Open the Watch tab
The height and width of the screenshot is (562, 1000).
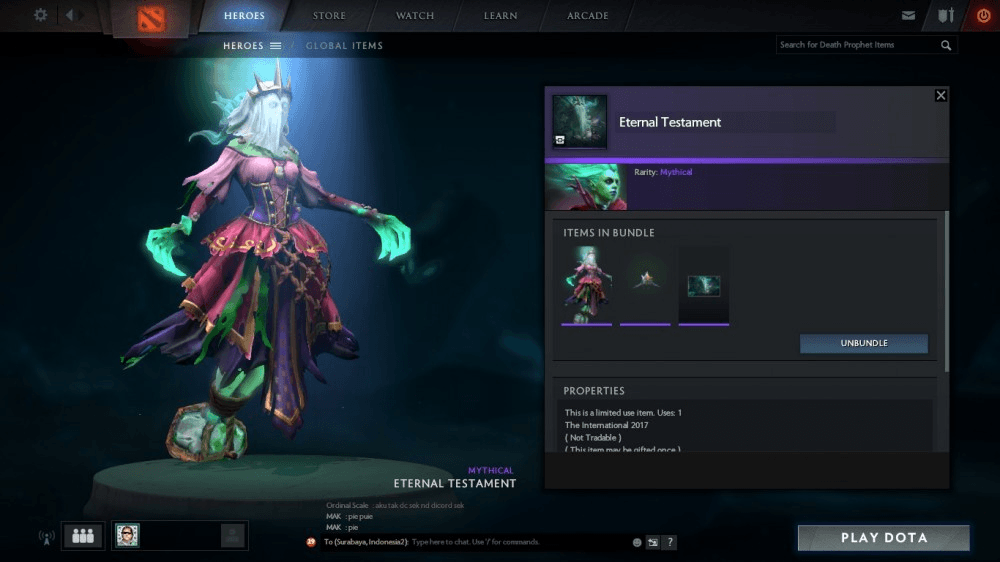(x=415, y=16)
